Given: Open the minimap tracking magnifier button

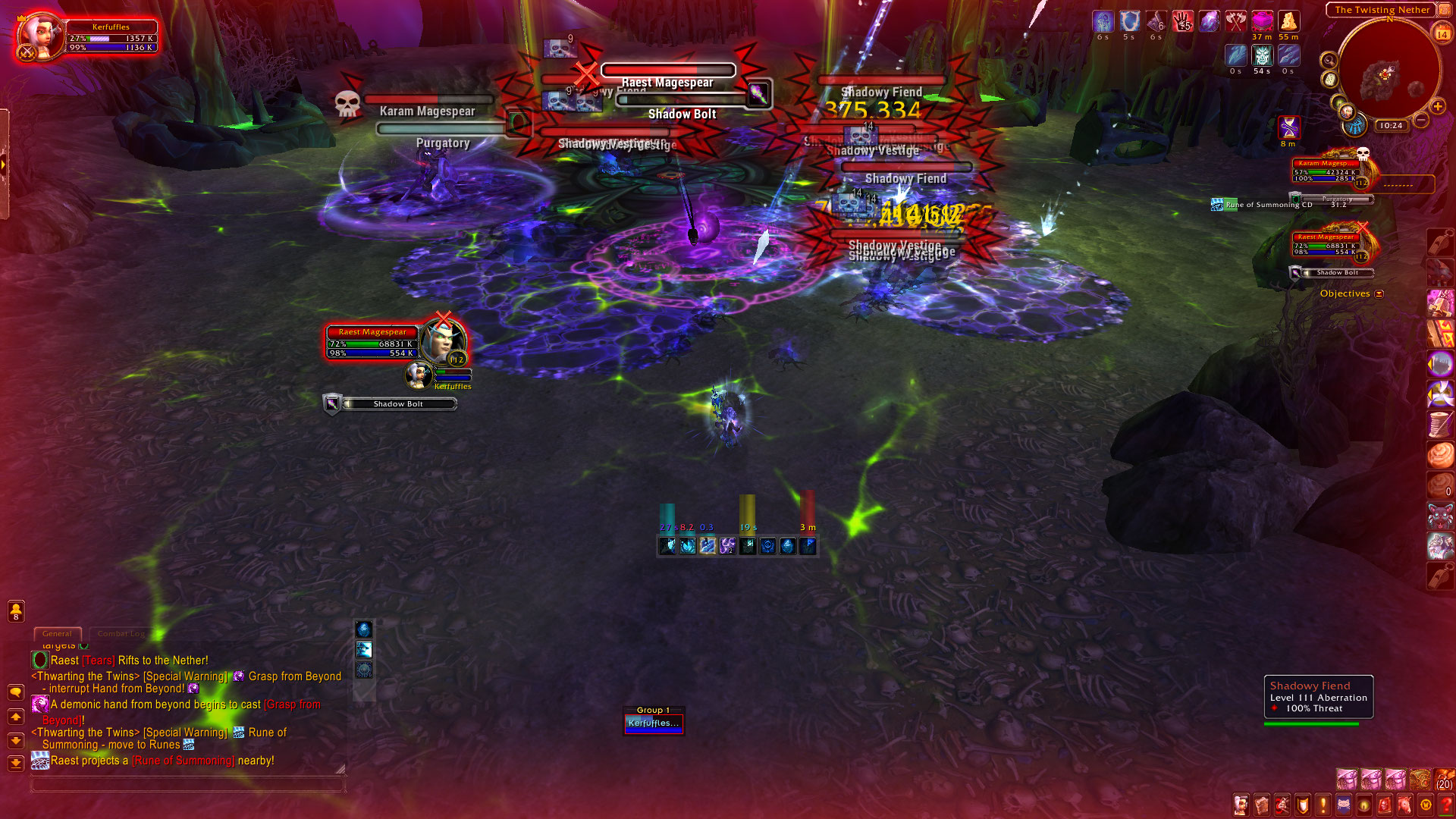Looking at the screenshot, I should (x=1329, y=61).
